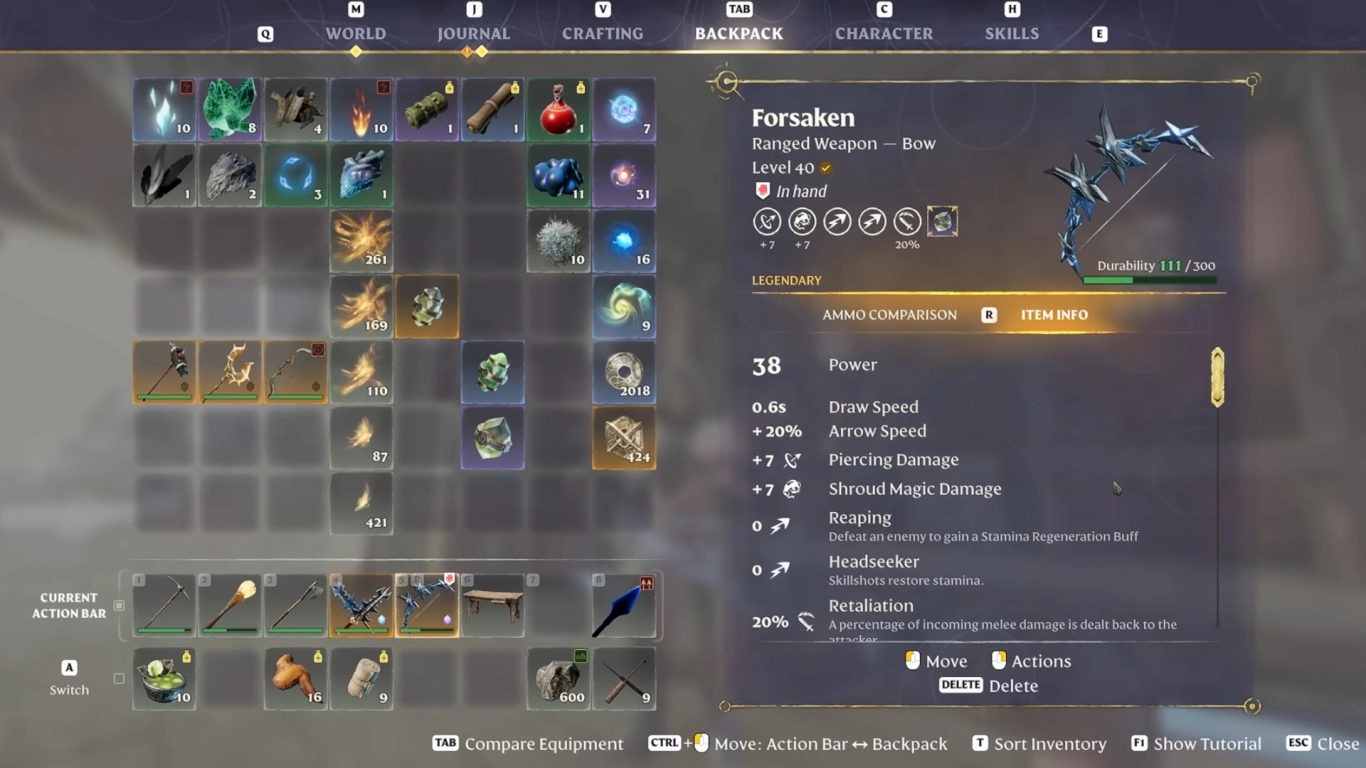Toggle the Current Action Bar checkbox
This screenshot has height=768, width=1366.
[x=118, y=604]
